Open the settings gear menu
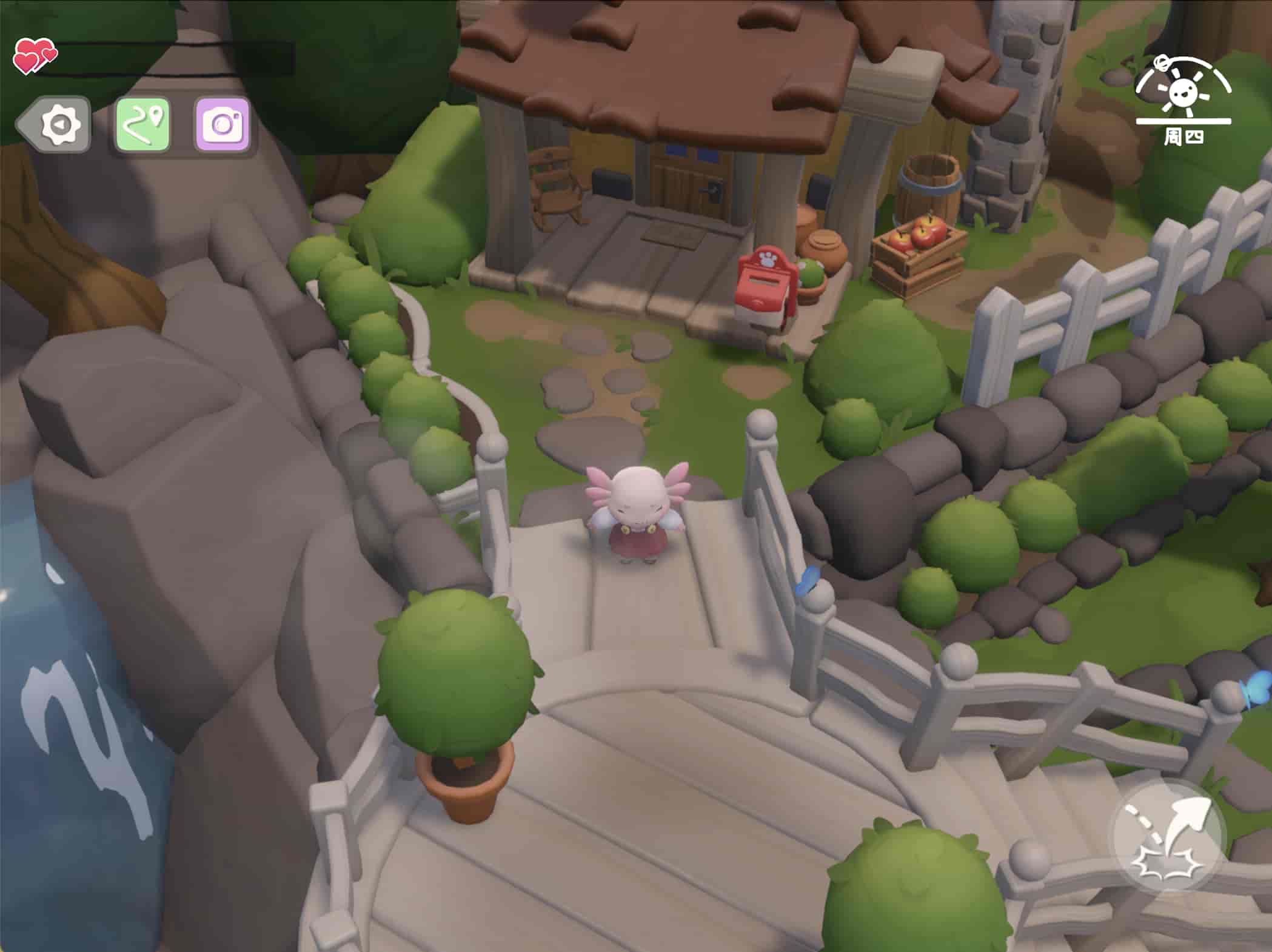This screenshot has width=1272, height=952. pyautogui.click(x=59, y=124)
